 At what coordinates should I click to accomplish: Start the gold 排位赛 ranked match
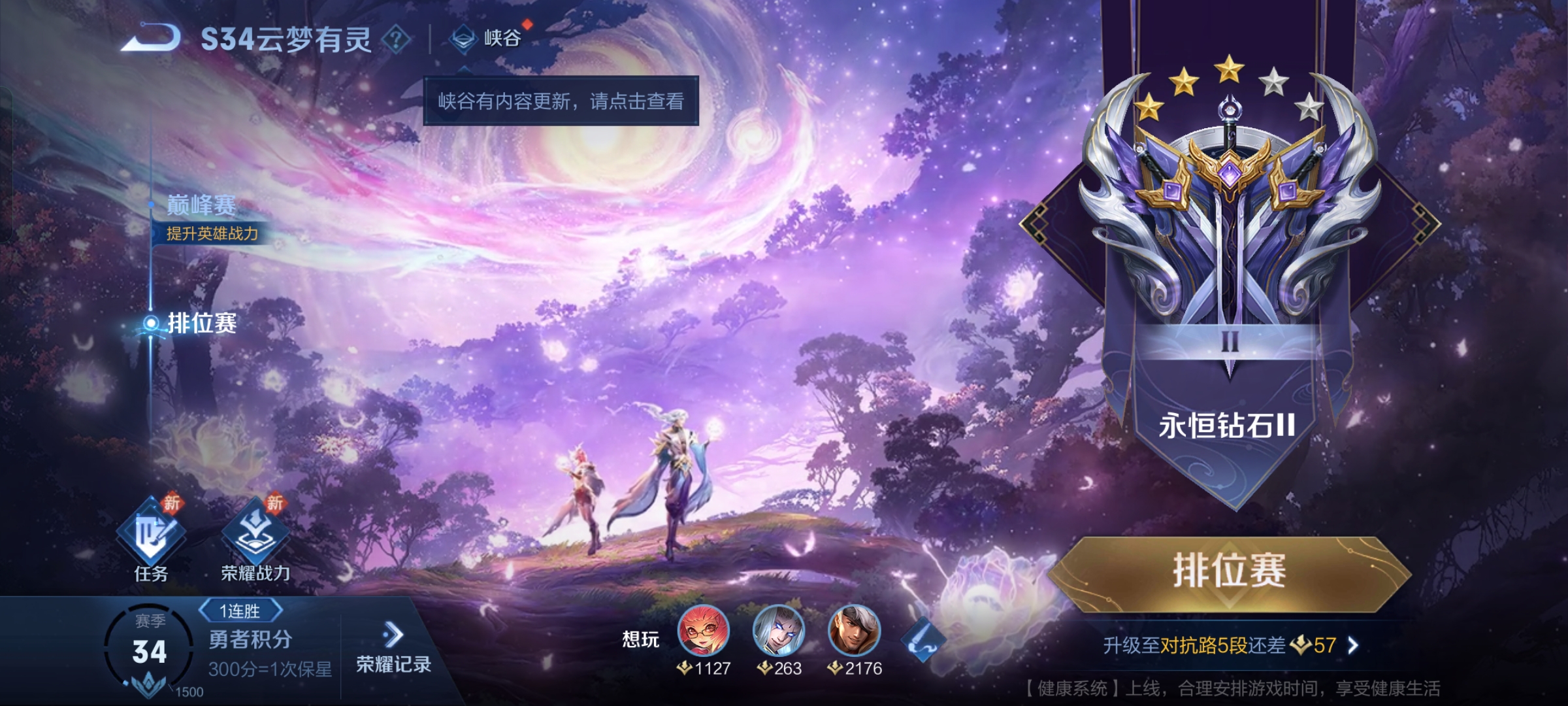click(1228, 571)
